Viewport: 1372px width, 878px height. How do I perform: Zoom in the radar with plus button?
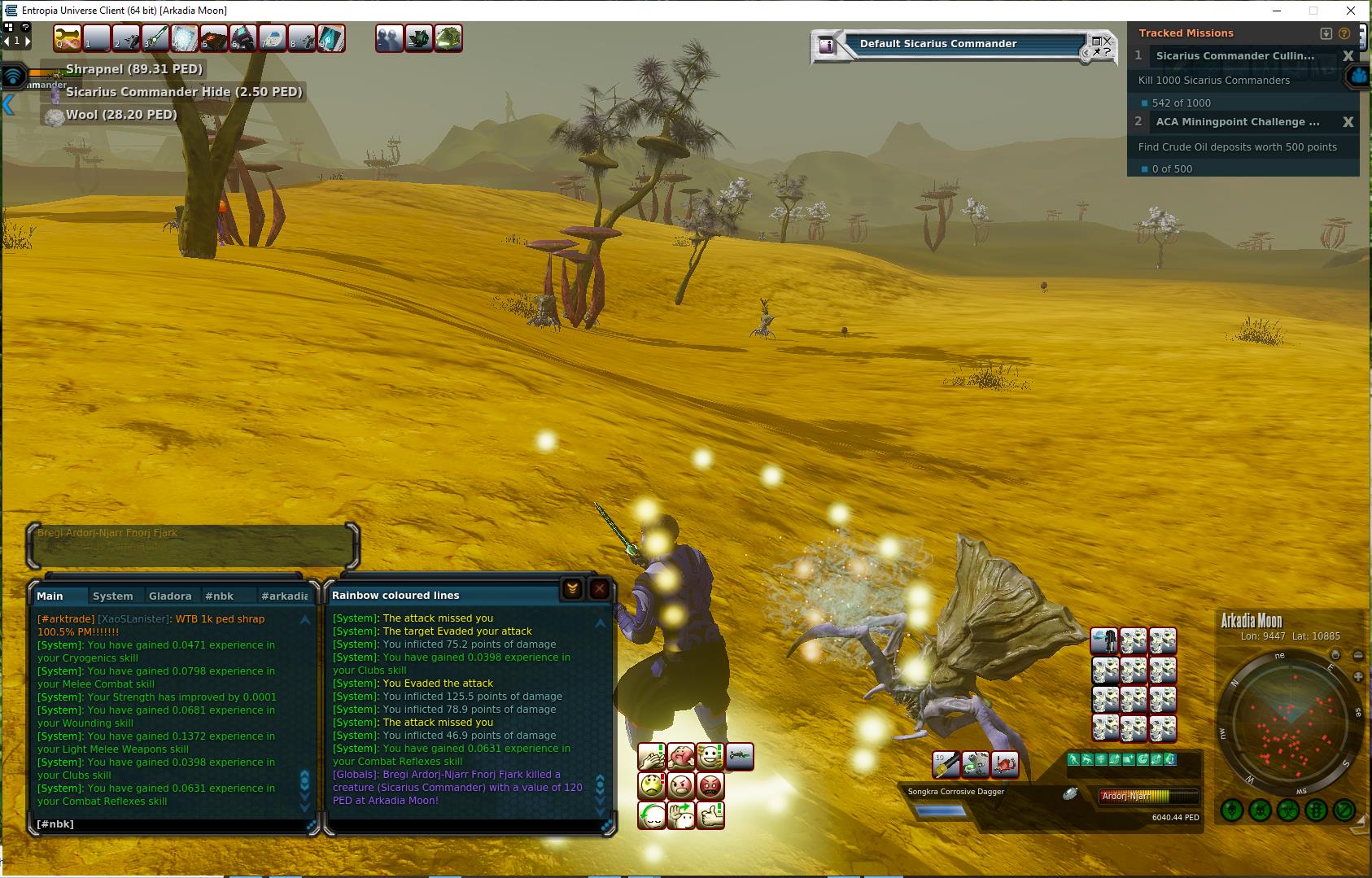(1357, 677)
